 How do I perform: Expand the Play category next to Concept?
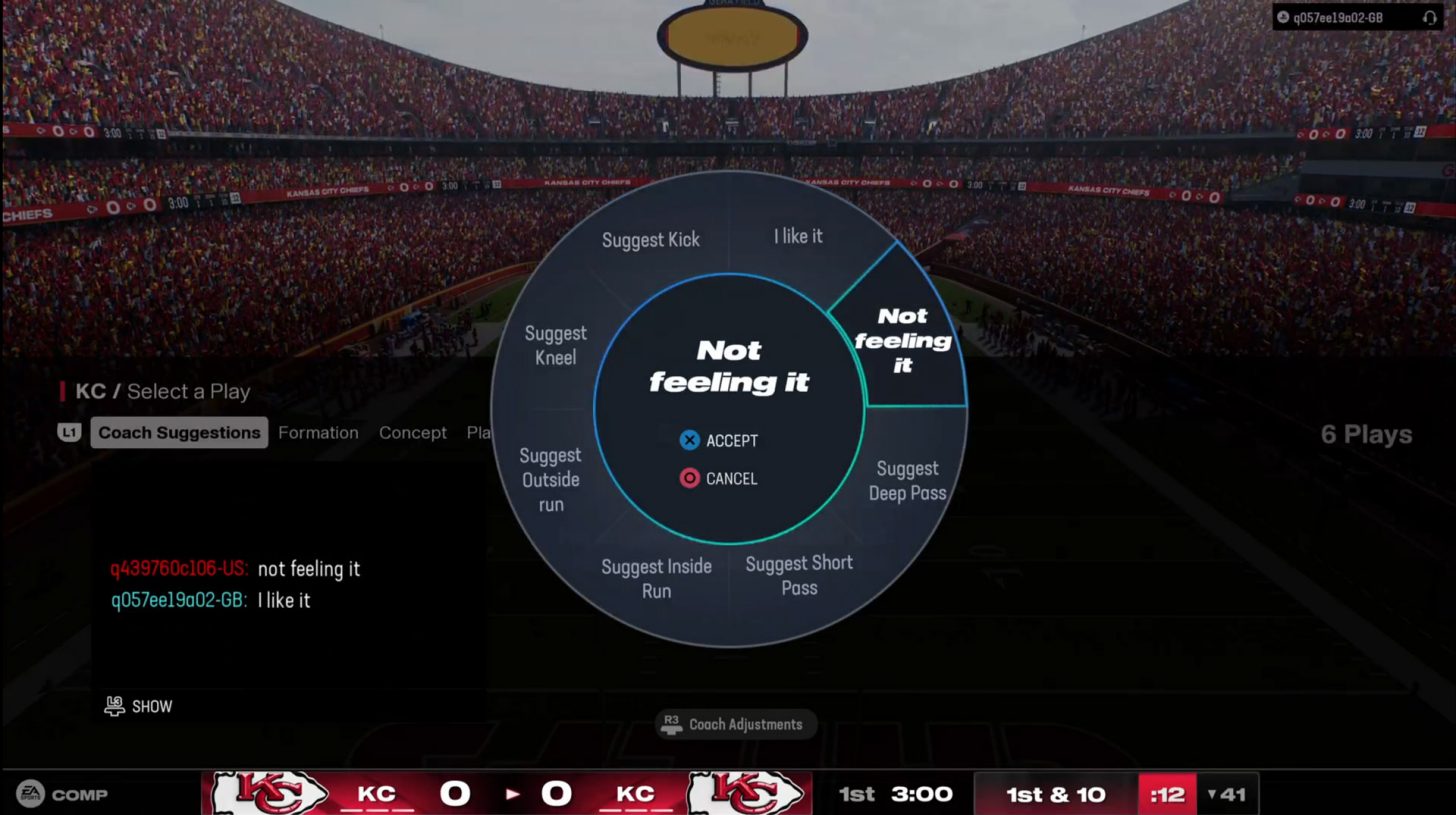(481, 432)
